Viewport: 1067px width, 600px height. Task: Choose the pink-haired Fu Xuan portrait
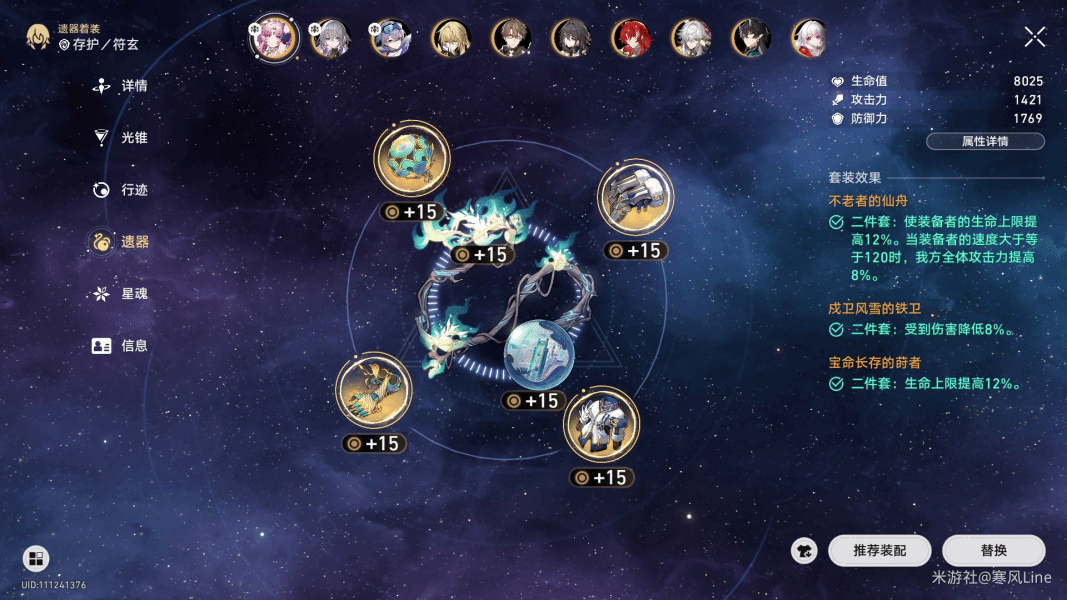click(x=273, y=38)
